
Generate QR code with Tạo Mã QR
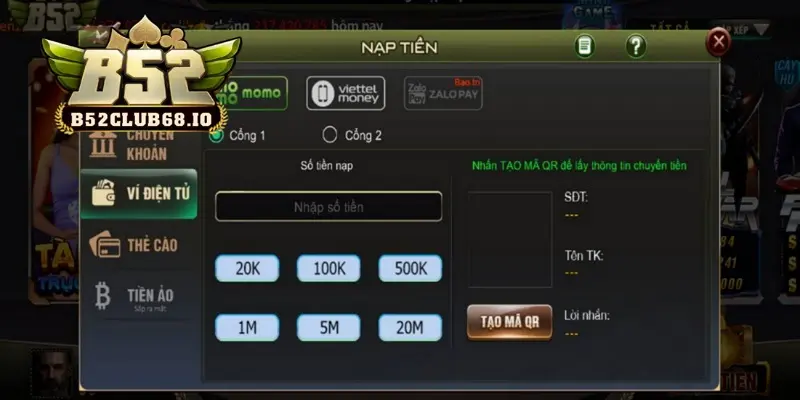(509, 321)
